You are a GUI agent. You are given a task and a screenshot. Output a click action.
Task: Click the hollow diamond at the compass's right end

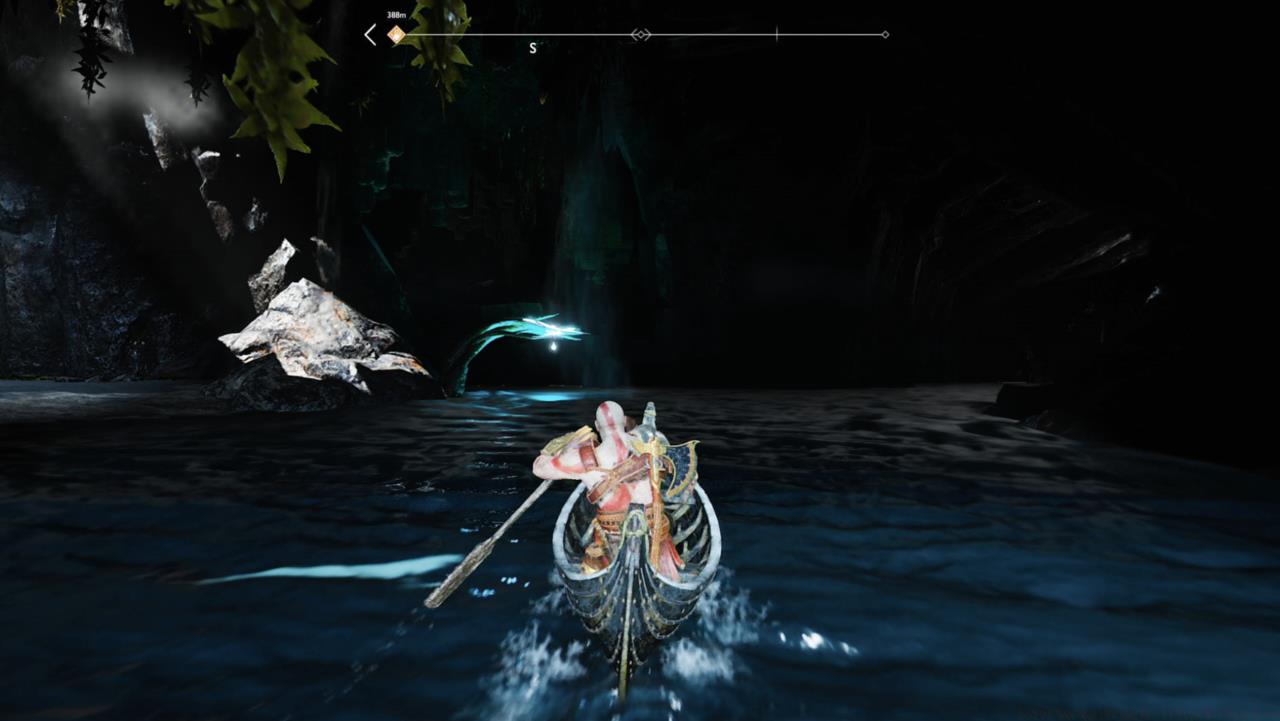[x=884, y=33]
